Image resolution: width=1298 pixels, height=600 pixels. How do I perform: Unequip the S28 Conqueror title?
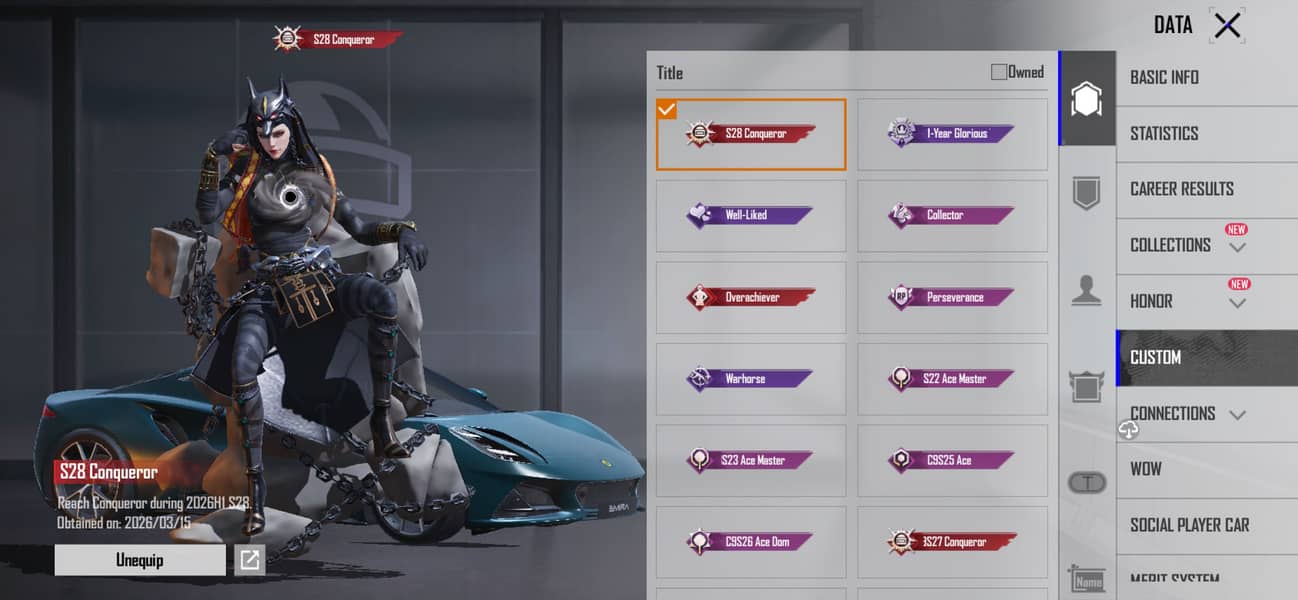pos(139,560)
